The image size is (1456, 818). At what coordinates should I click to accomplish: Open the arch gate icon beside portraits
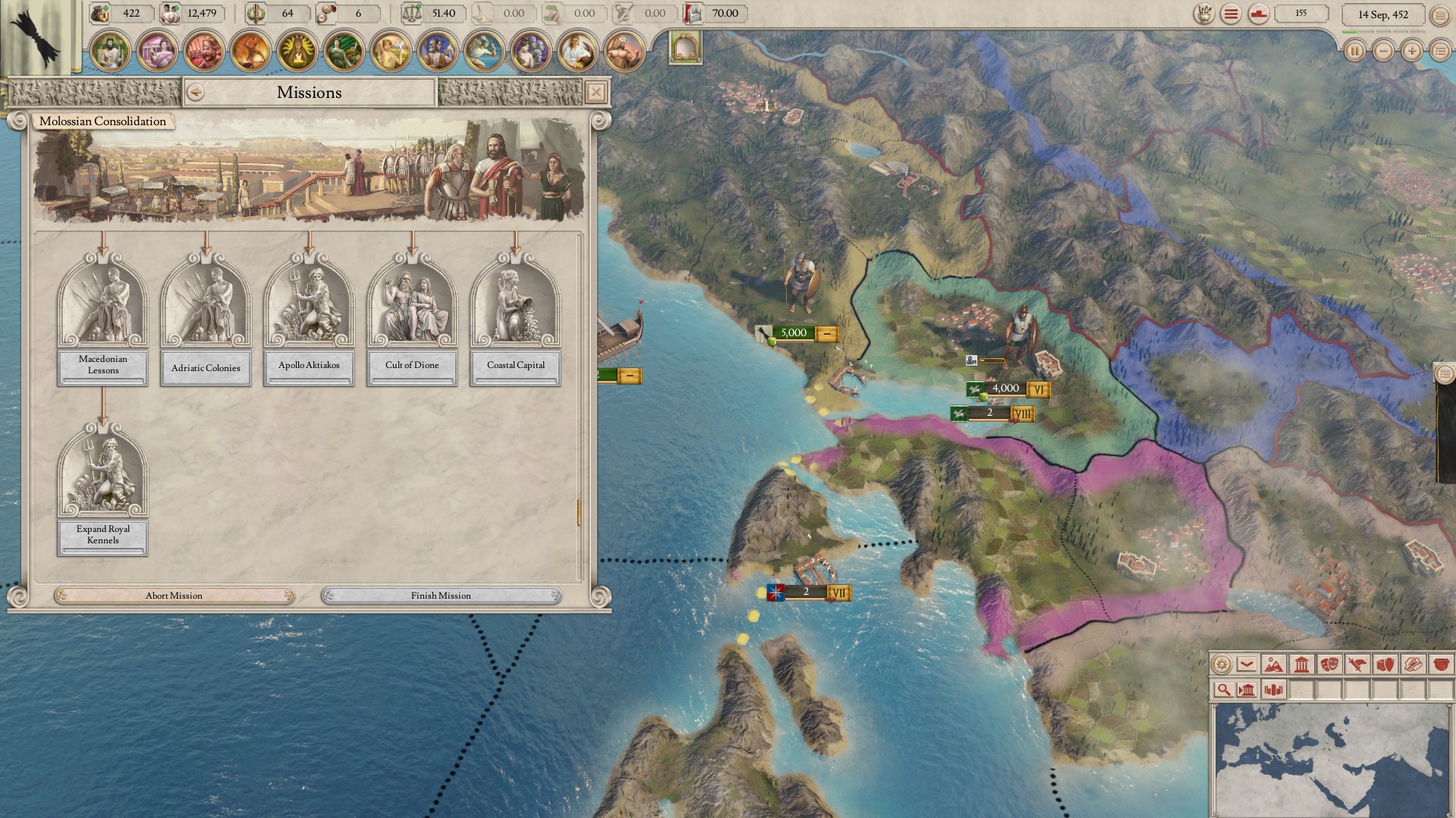click(x=686, y=49)
